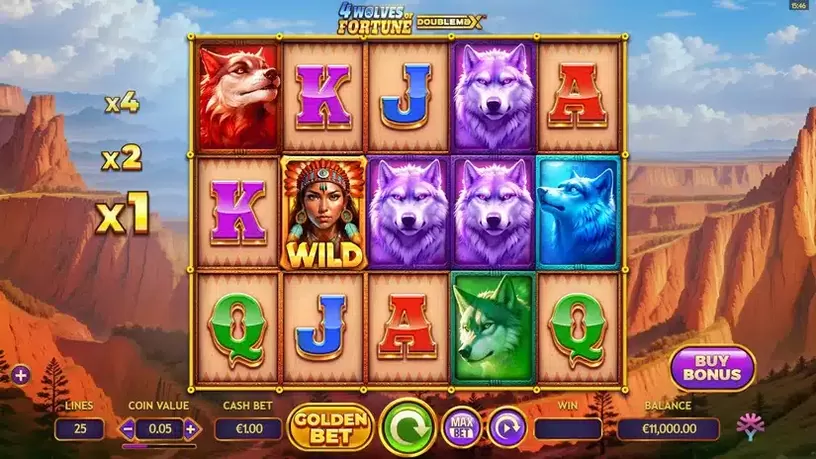Spin the reels with the green button
816x459 pixels.
coord(408,427)
